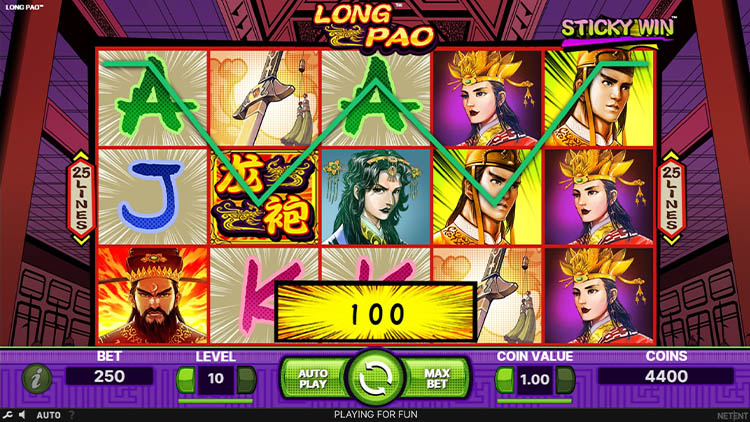
Task: Raise the coin value
Action: pos(566,378)
